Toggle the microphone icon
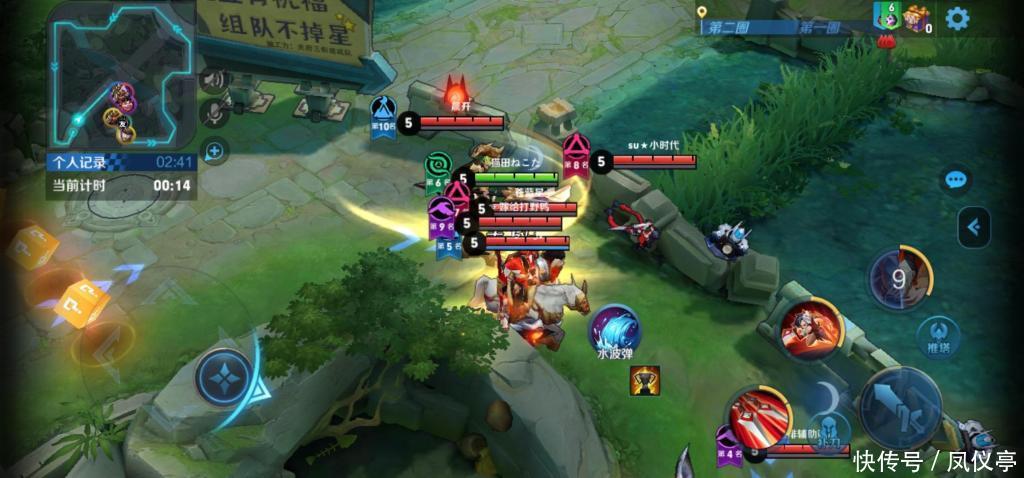The image size is (1024, 478). coord(213,114)
